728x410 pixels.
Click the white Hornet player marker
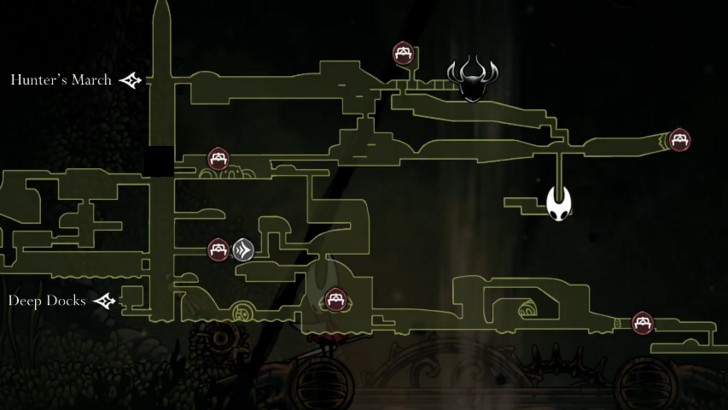[560, 205]
